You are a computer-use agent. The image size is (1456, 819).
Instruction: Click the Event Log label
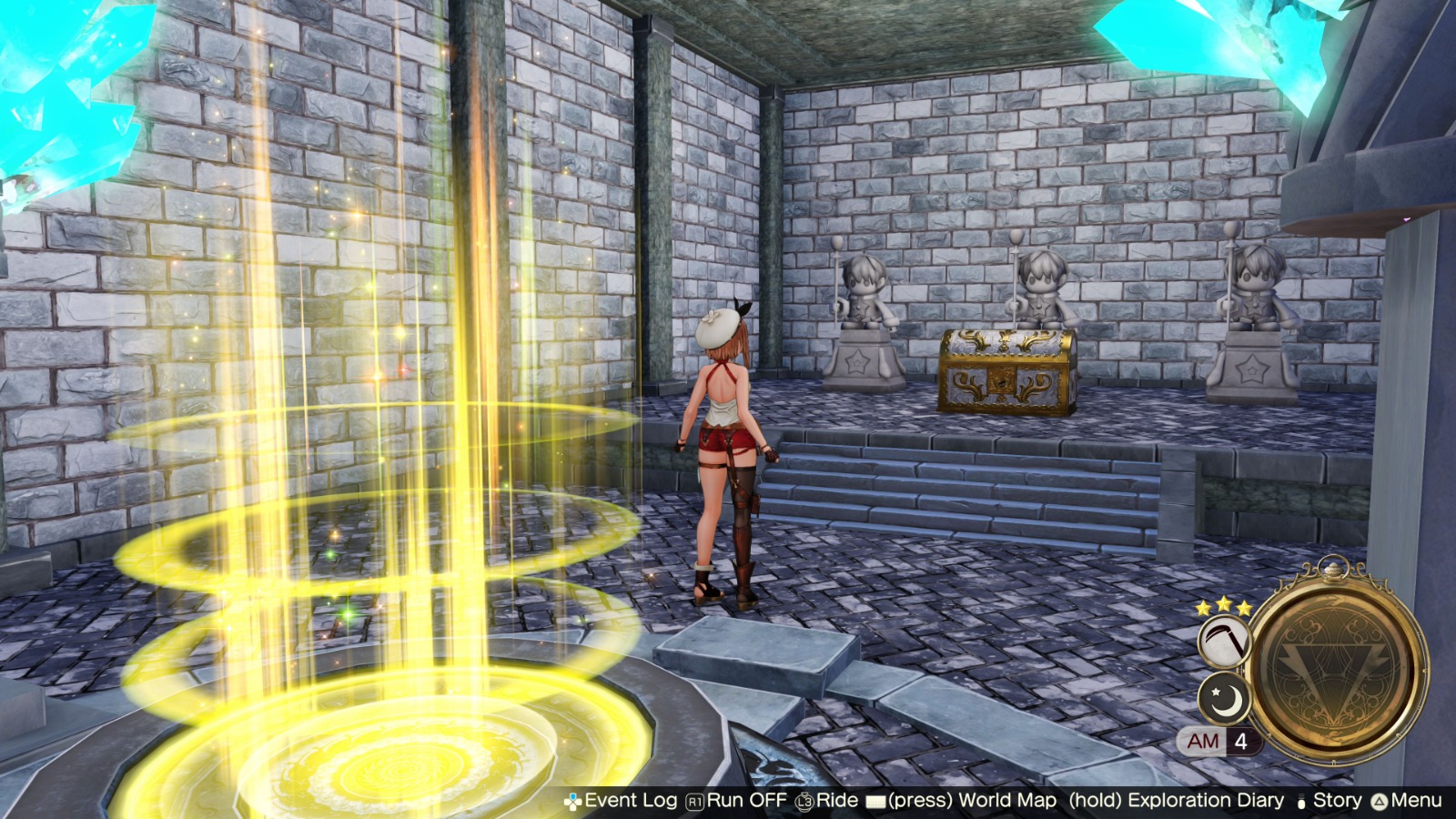(632, 802)
